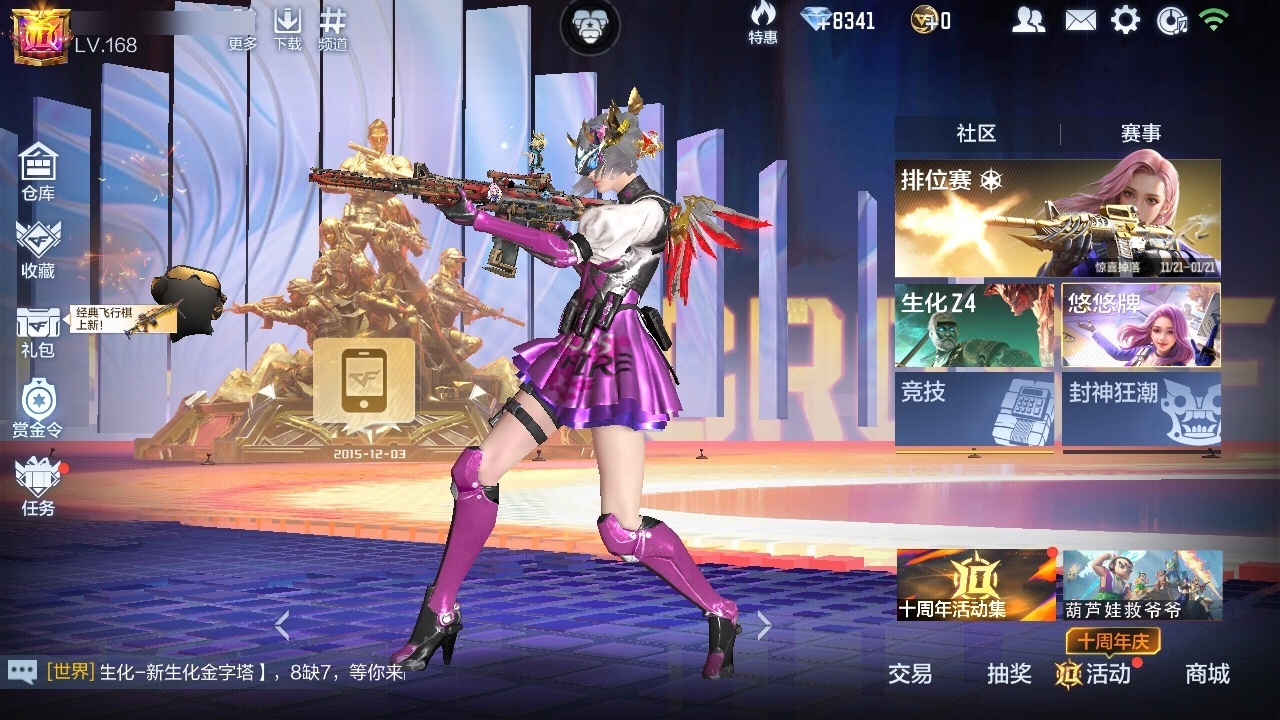This screenshot has height=720, width=1280.
Task: Show the next character with right arrow
Action: click(x=765, y=626)
